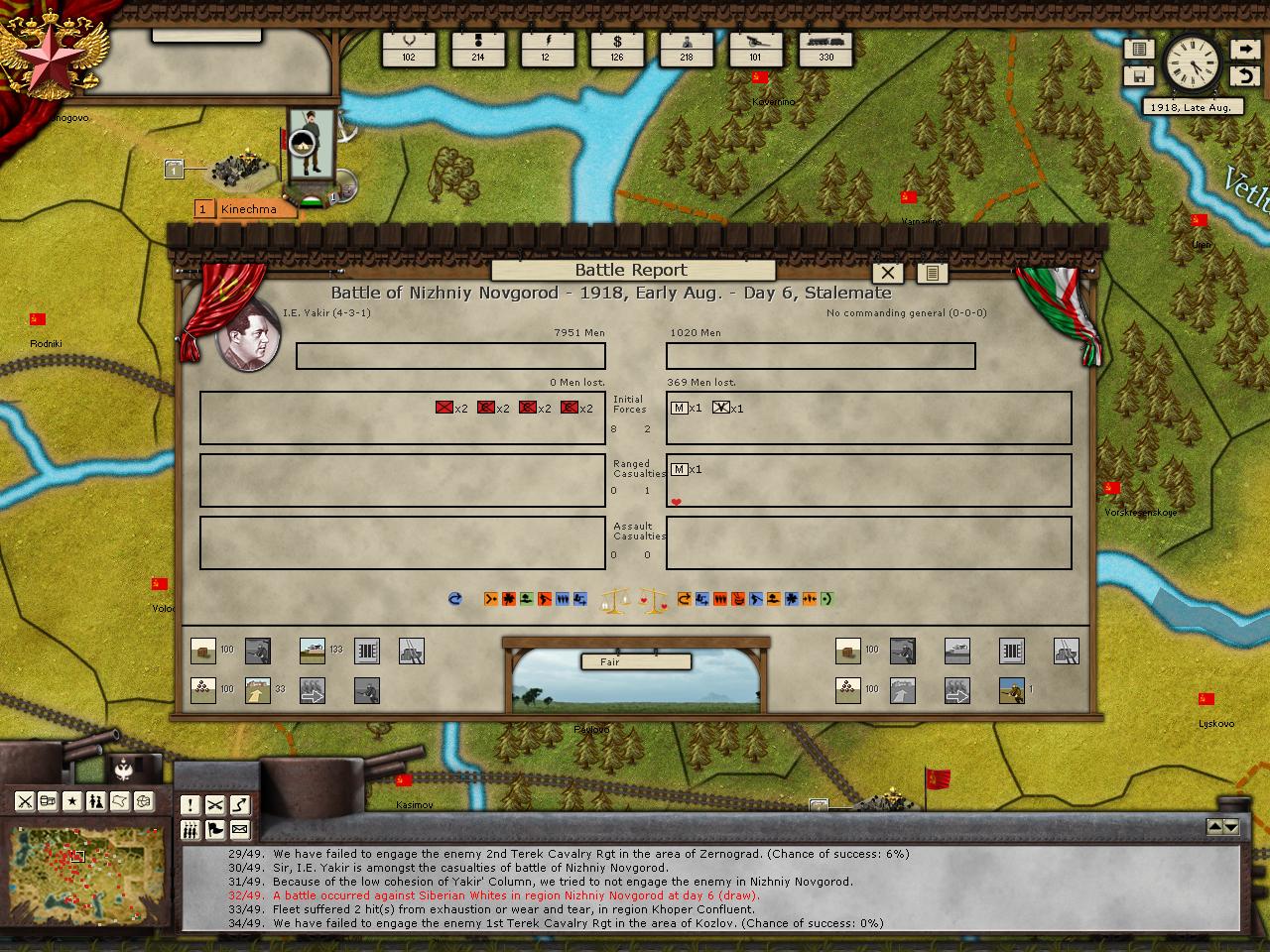Open I.E. Yakir's commander portrait
The image size is (1270, 952).
(247, 333)
